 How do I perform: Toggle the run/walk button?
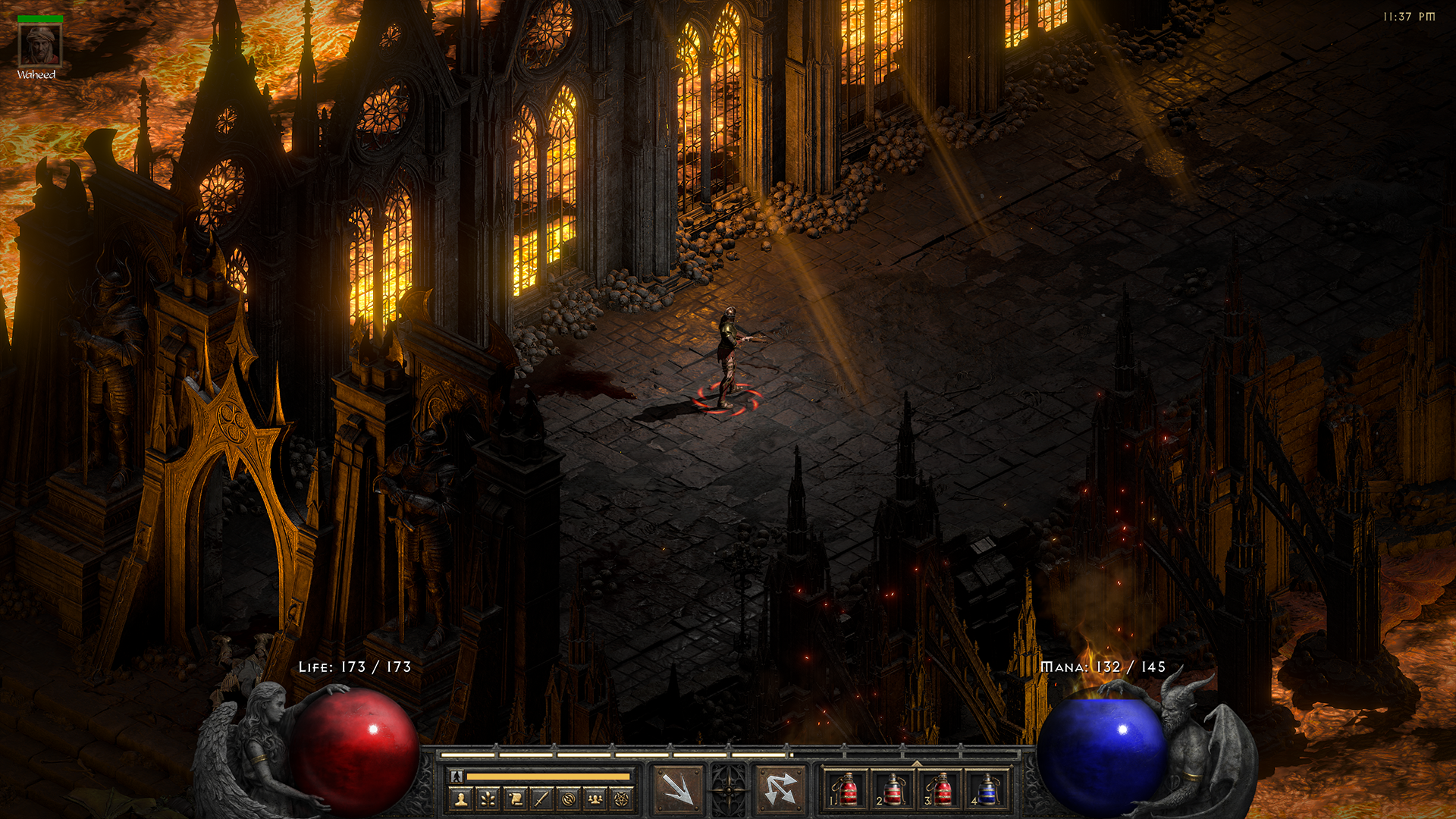point(457,776)
